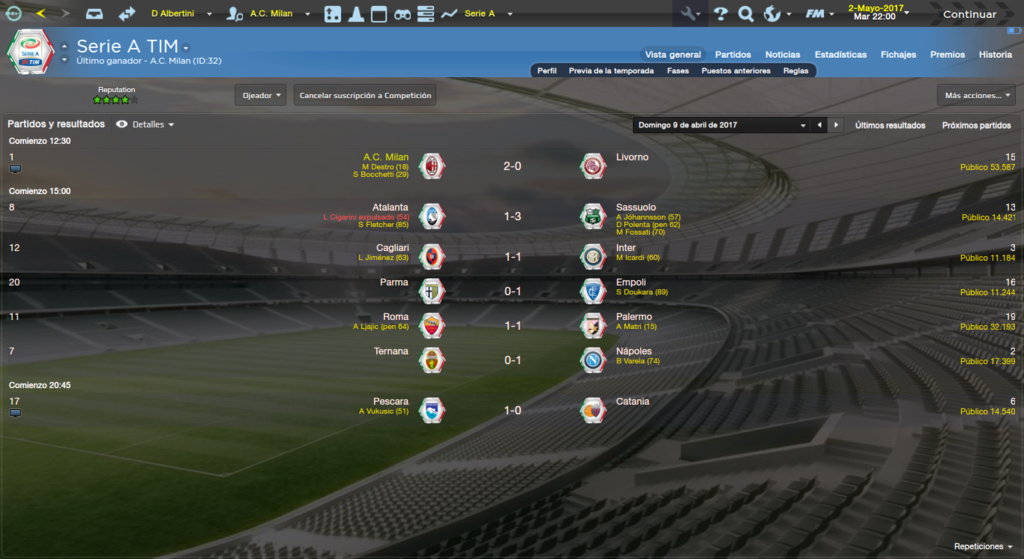Cancel subscription with Cancelar suscripción a Competición

[x=365, y=96]
